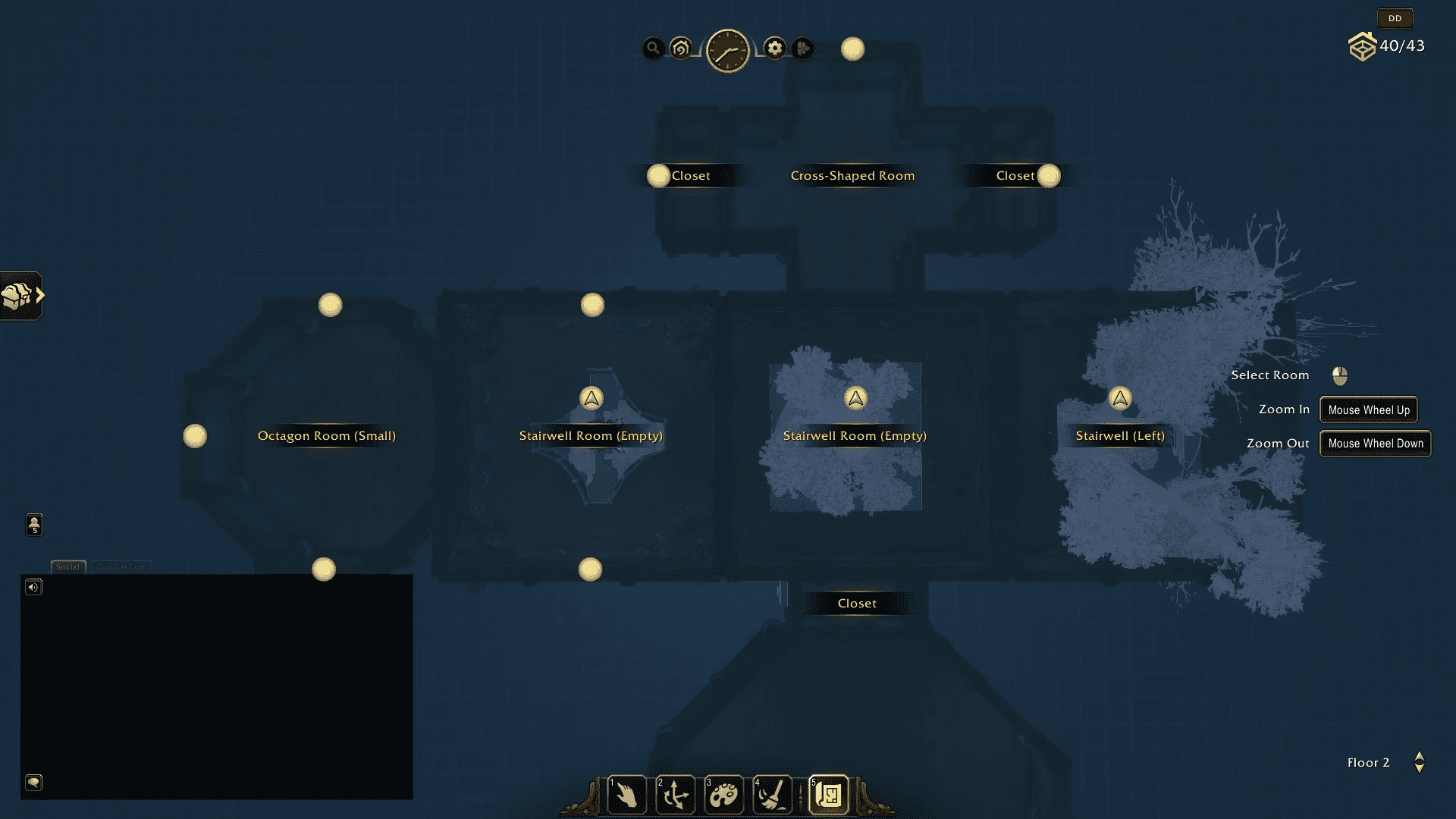The image size is (1456, 819).
Task: Select the hand tool in the toolbar
Action: [x=626, y=795]
